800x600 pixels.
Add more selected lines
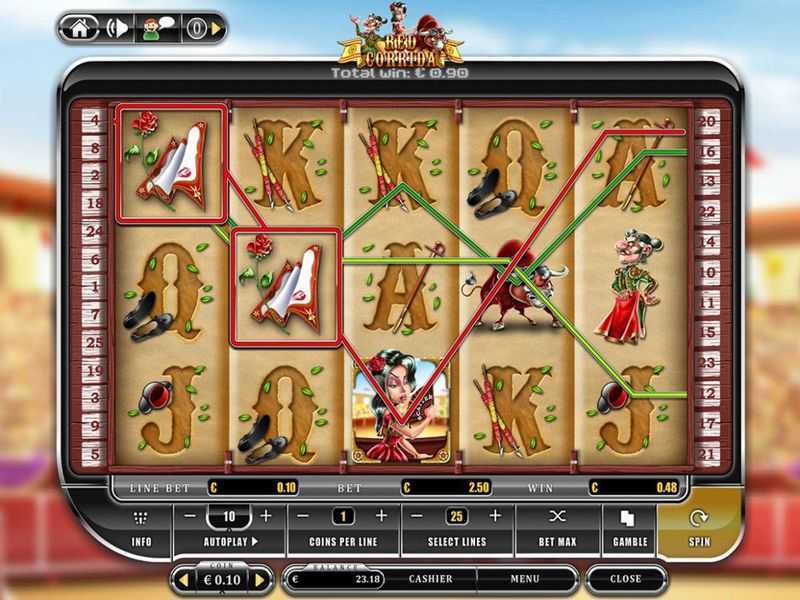coord(495,516)
